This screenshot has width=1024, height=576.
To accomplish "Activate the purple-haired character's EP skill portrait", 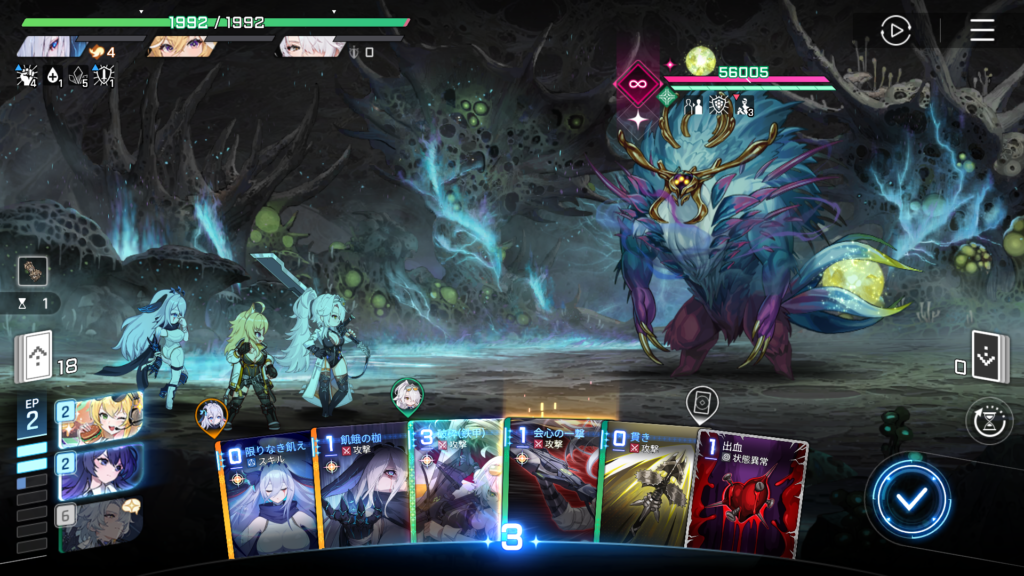I will [99, 470].
